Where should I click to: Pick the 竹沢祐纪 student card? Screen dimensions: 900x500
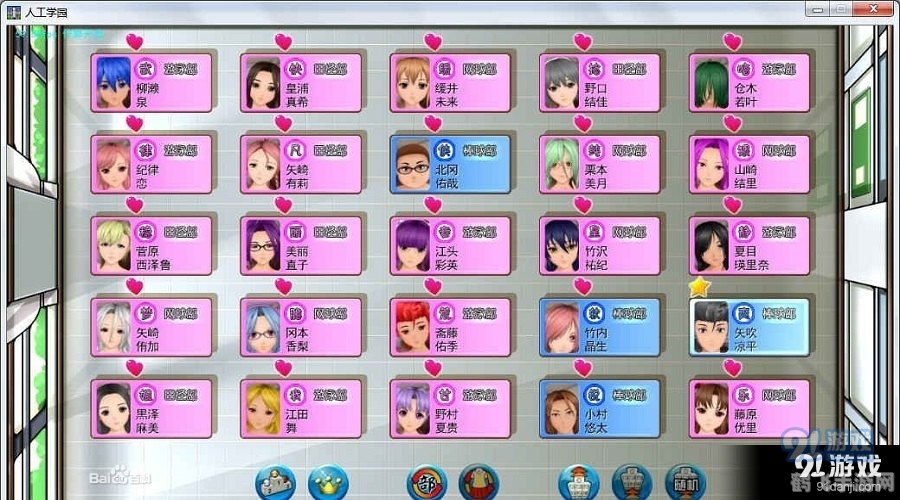pyautogui.click(x=600, y=246)
